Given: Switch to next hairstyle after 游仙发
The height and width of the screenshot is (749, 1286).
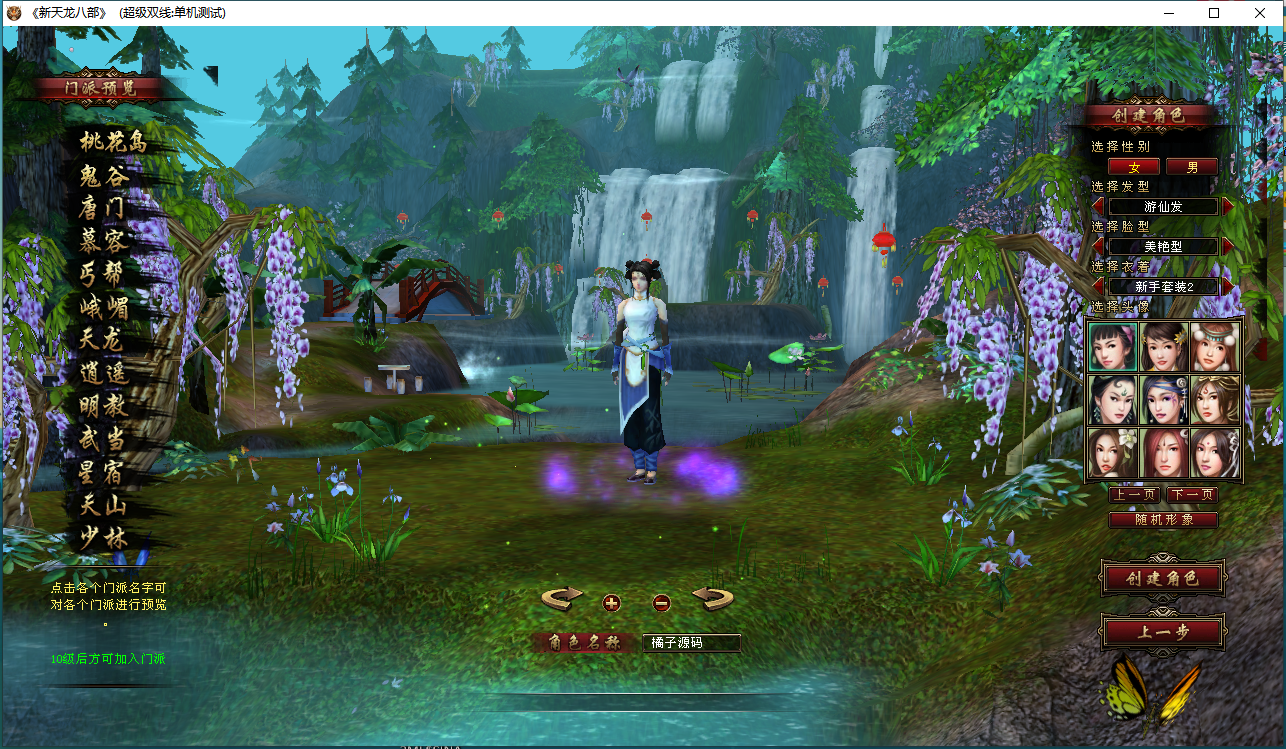Looking at the screenshot, I should [x=1229, y=206].
